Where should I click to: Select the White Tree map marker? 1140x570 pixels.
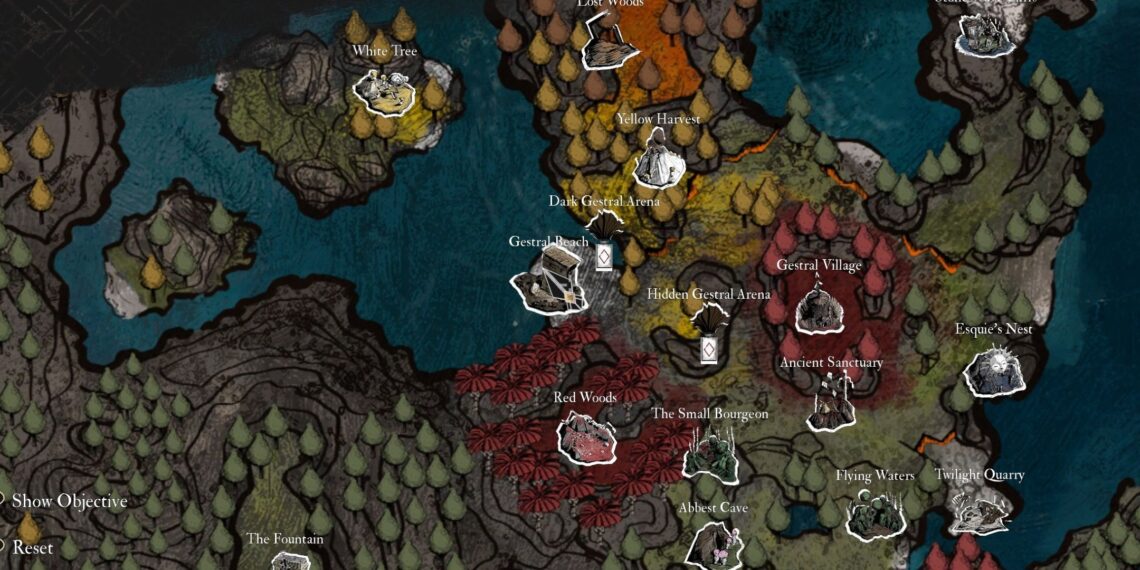384,89
